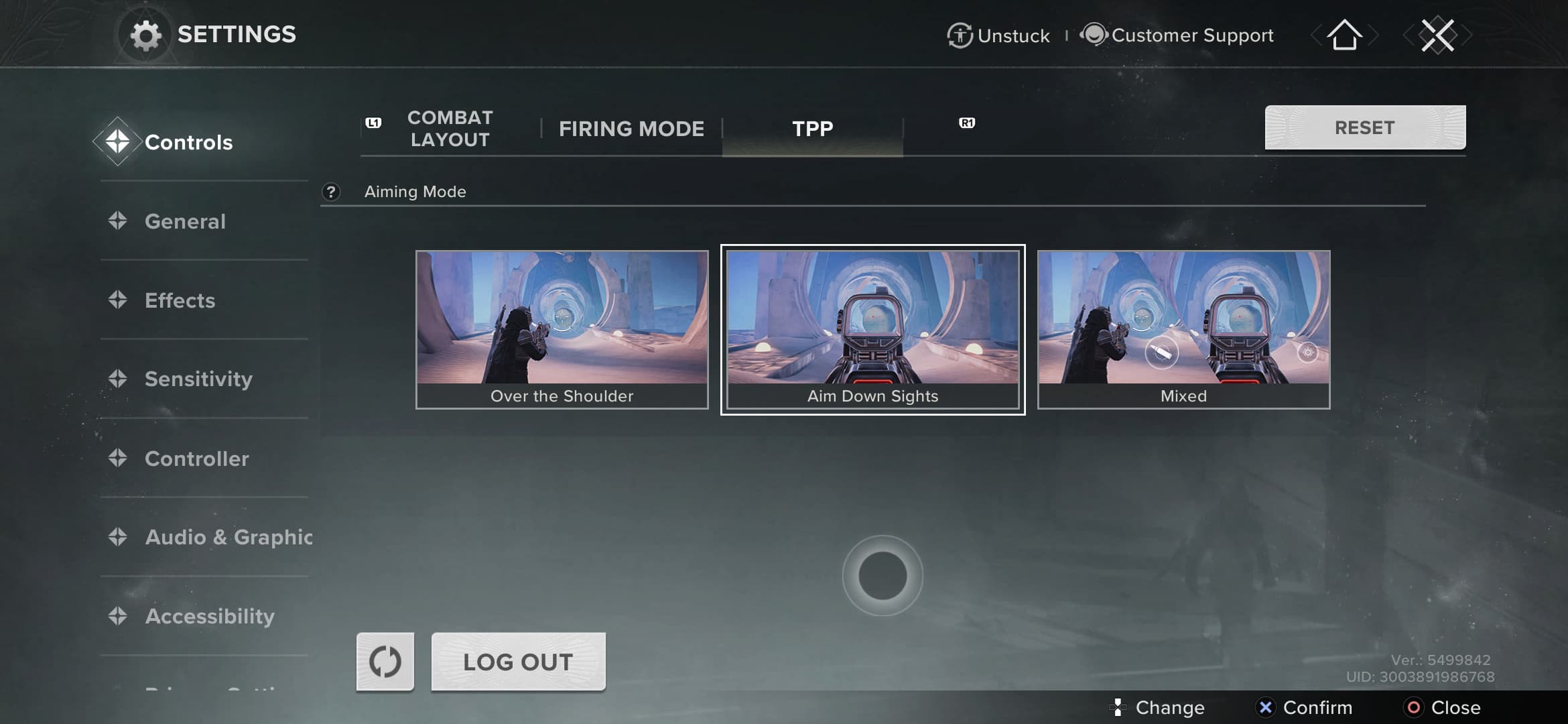This screenshot has width=1568, height=724.
Task: Return to the home screen icon
Action: tap(1344, 35)
